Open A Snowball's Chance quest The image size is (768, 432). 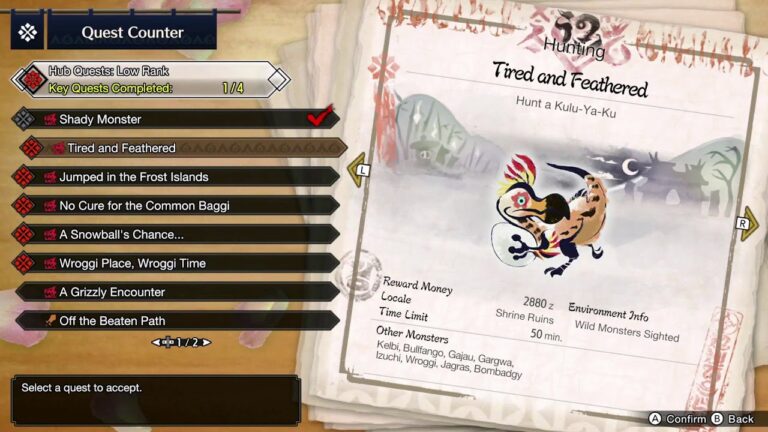tap(175, 235)
